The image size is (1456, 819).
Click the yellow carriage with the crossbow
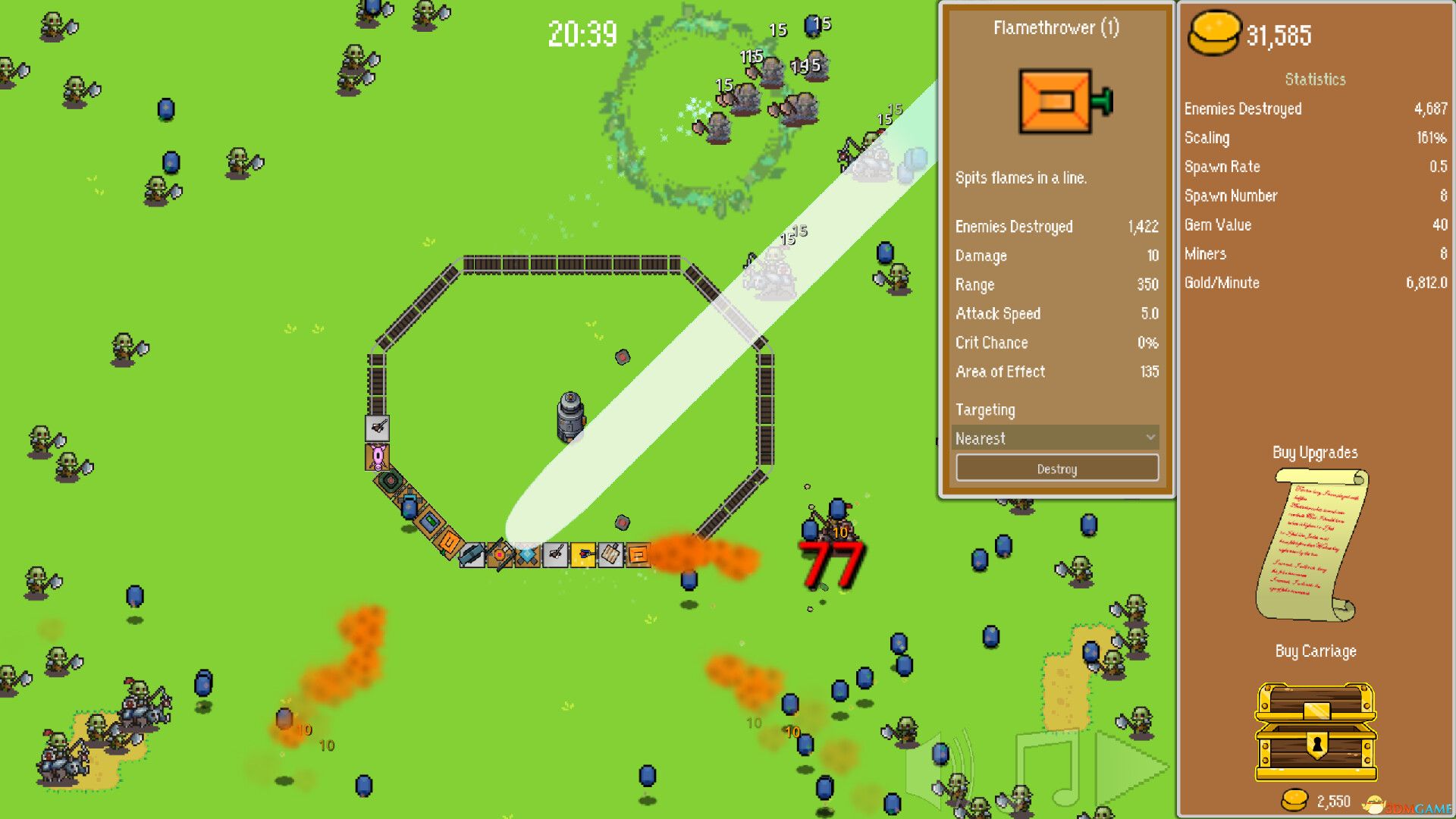coord(583,556)
